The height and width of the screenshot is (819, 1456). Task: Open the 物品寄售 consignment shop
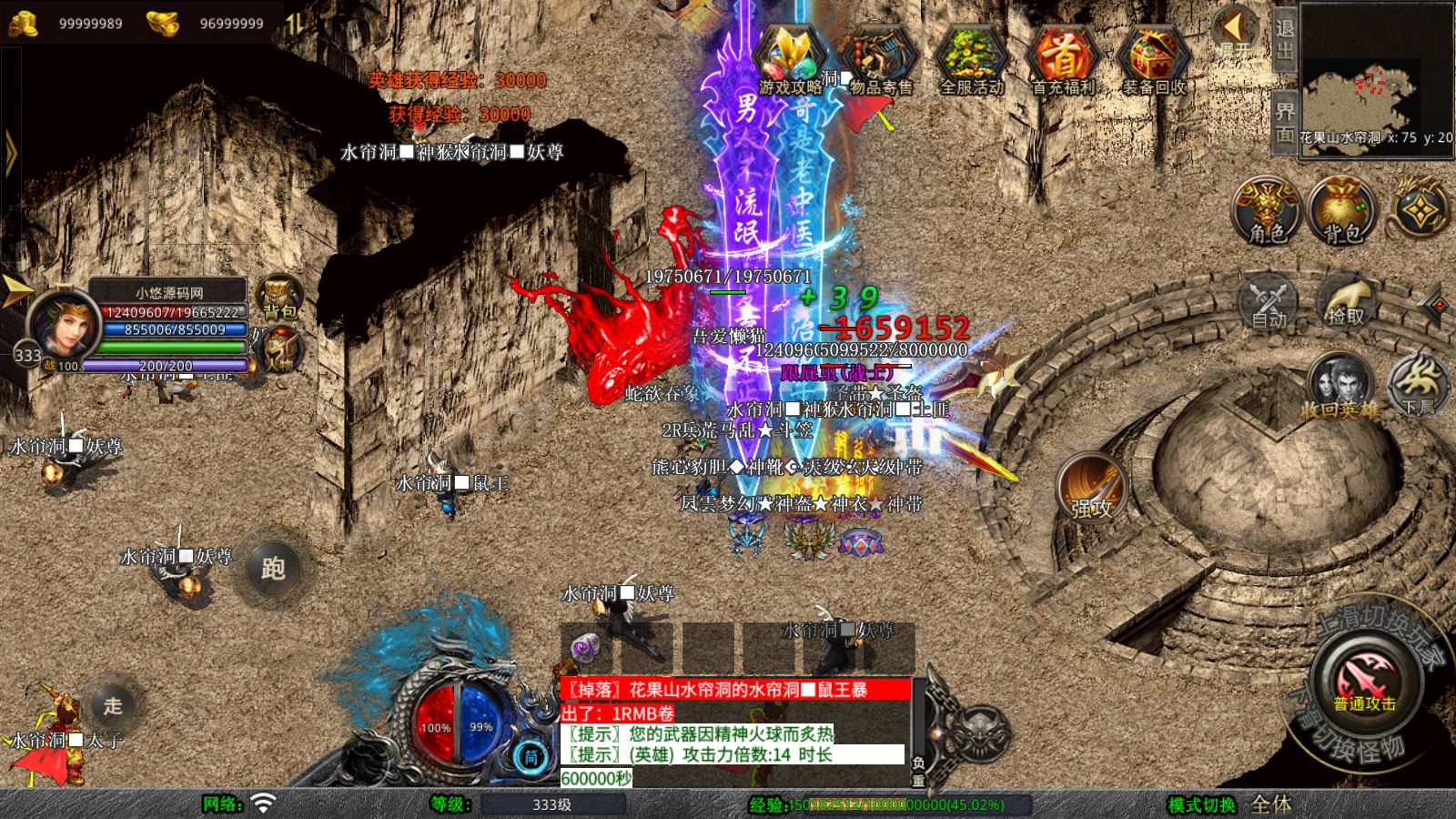pyautogui.click(x=880, y=60)
